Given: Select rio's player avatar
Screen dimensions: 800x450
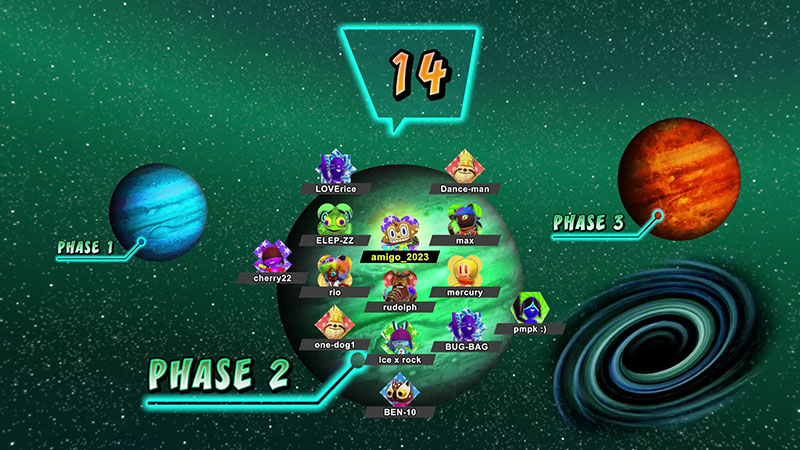Looking at the screenshot, I should pyautogui.click(x=333, y=271).
